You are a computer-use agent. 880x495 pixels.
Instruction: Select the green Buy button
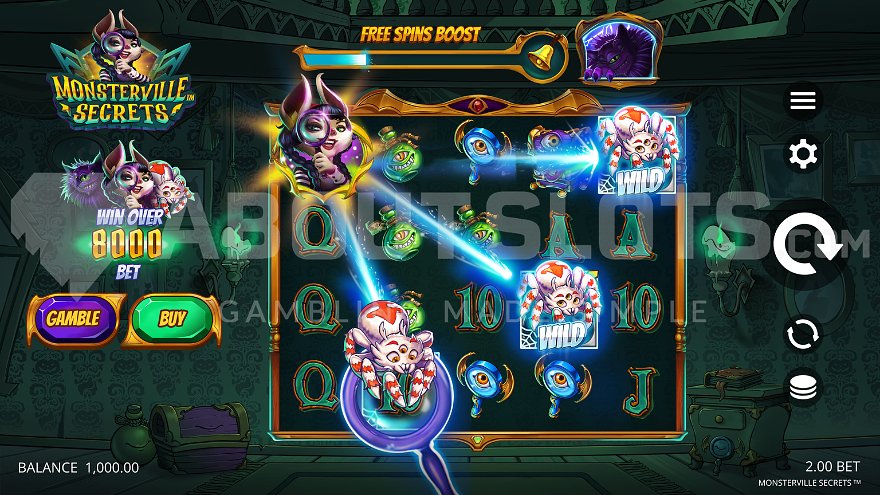173,319
